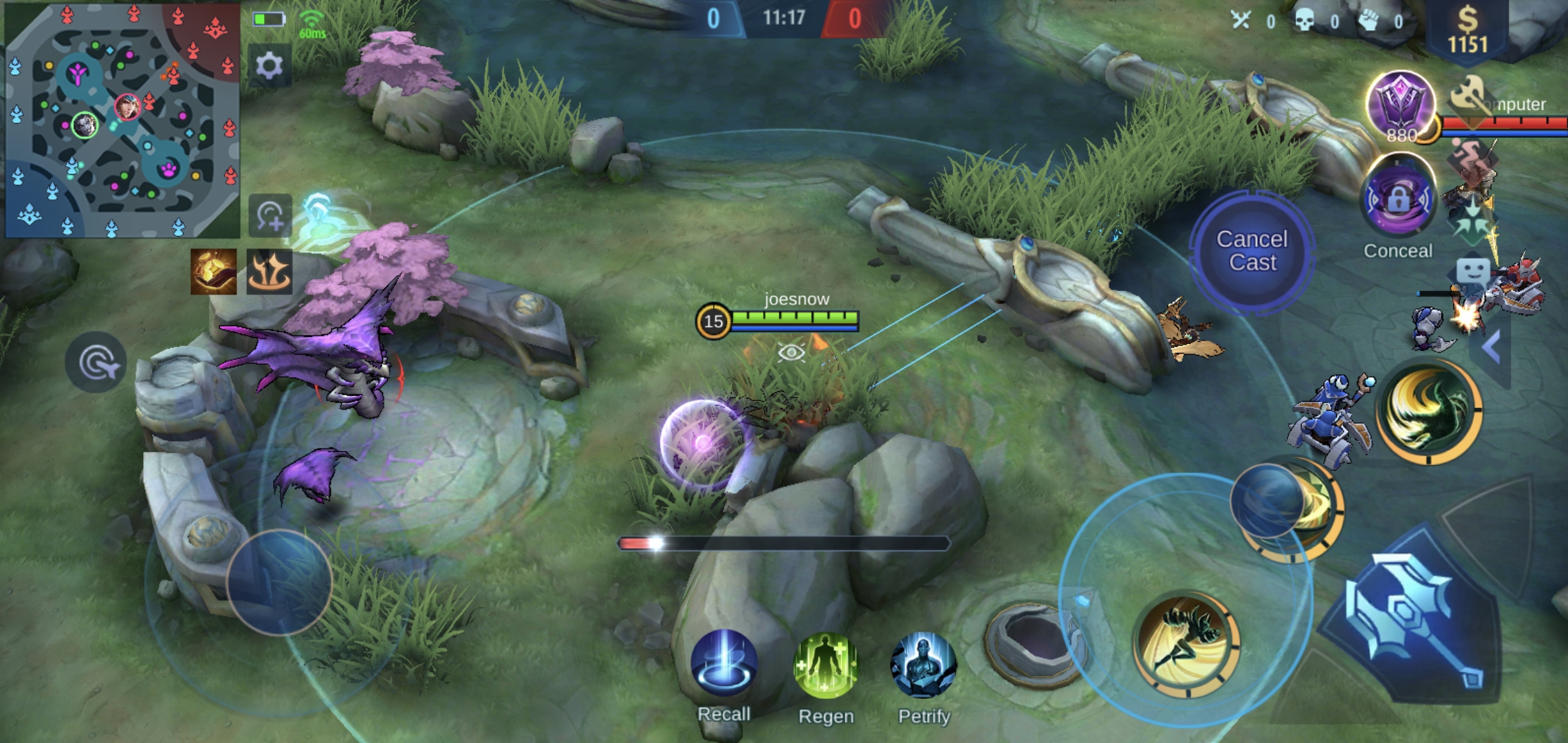Screen dimensions: 1568x743
Task: Tap the gold coins buff icon
Action: click(x=213, y=272)
